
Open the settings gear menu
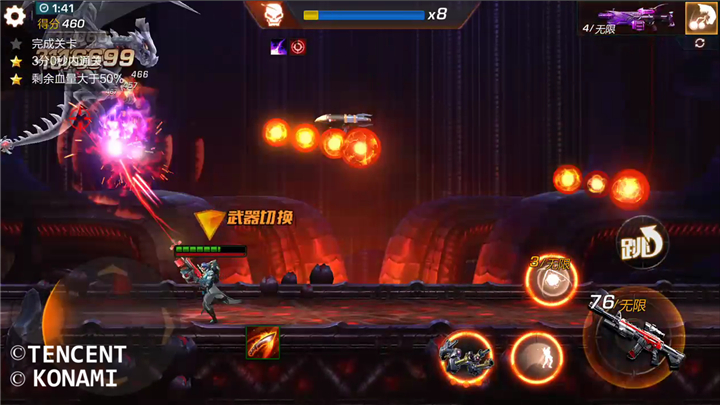point(15,15)
